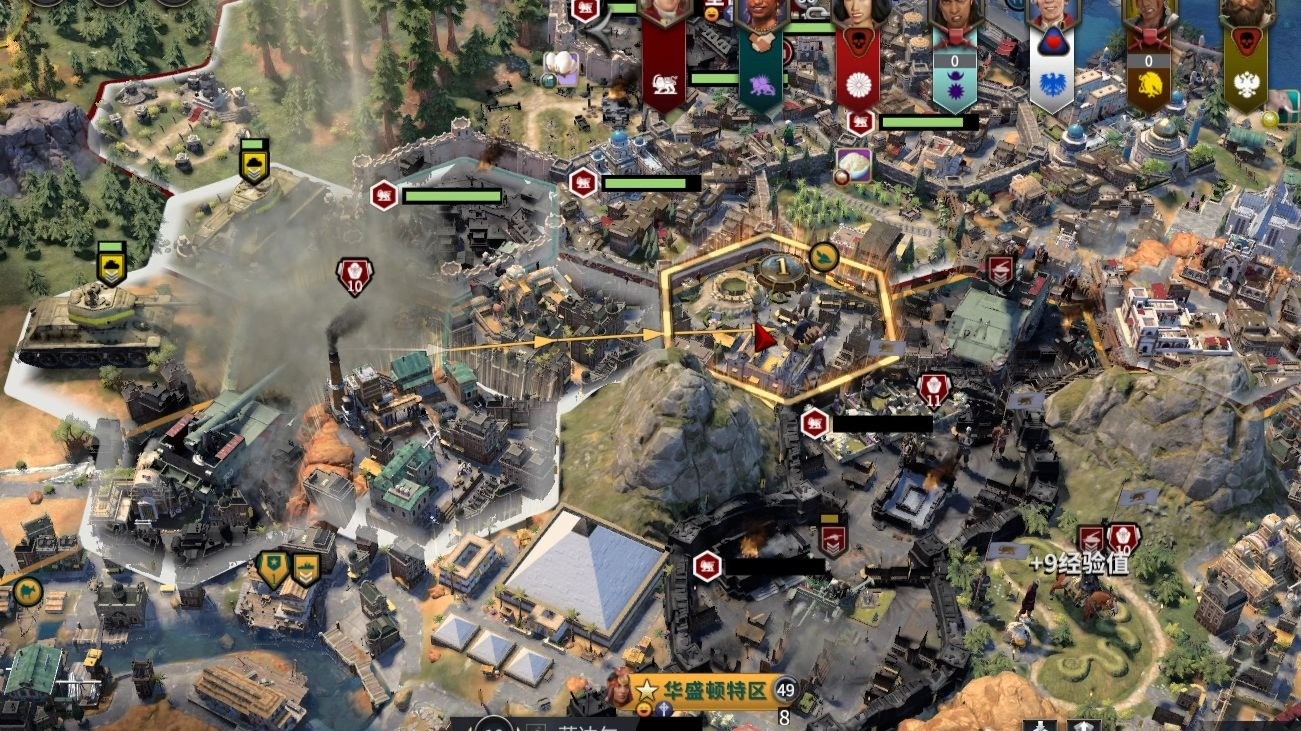Select the red fist unit badge in the smoke
The width and height of the screenshot is (1301, 731).
coord(354,274)
